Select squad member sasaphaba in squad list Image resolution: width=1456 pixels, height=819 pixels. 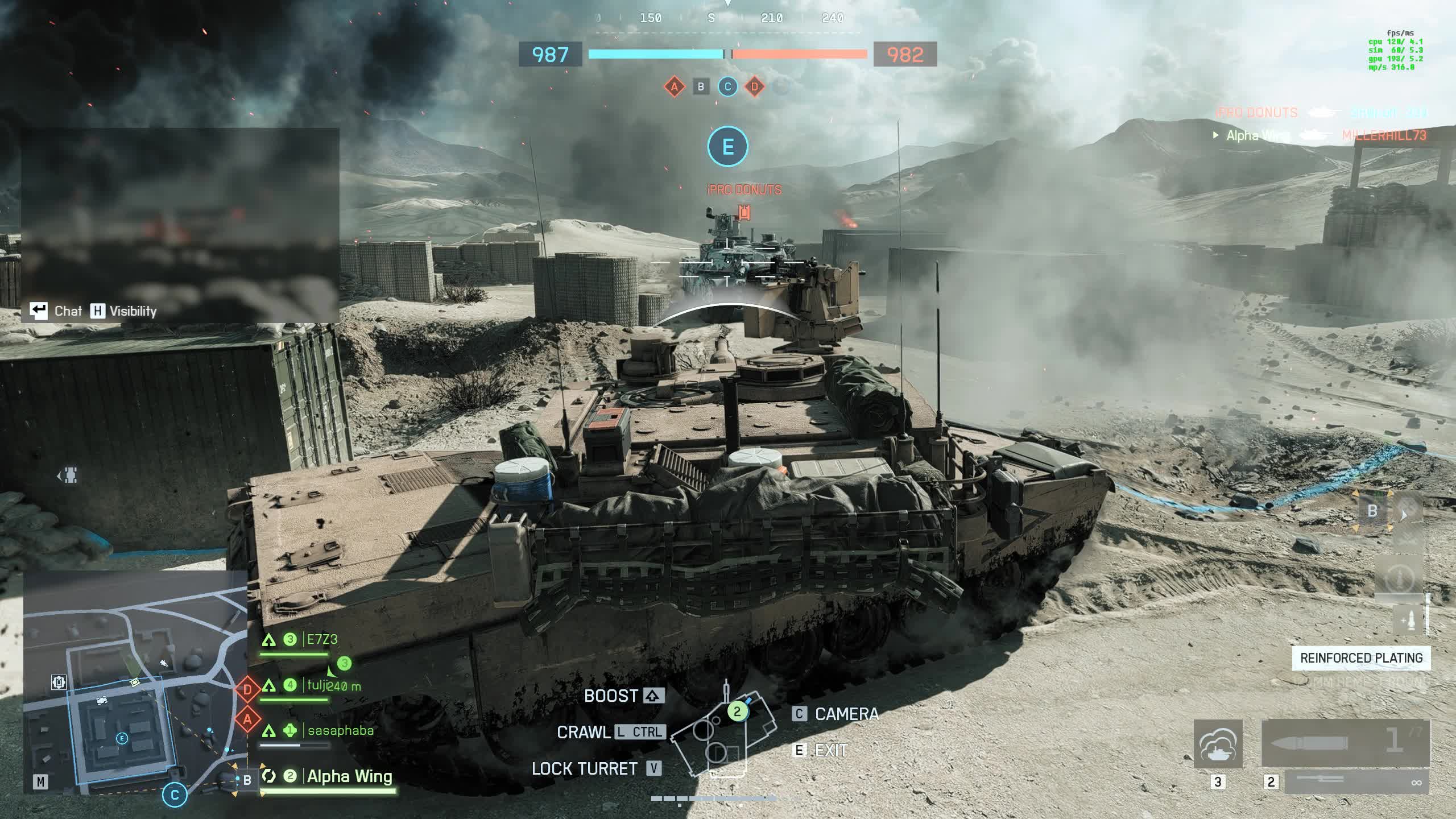coord(340,731)
